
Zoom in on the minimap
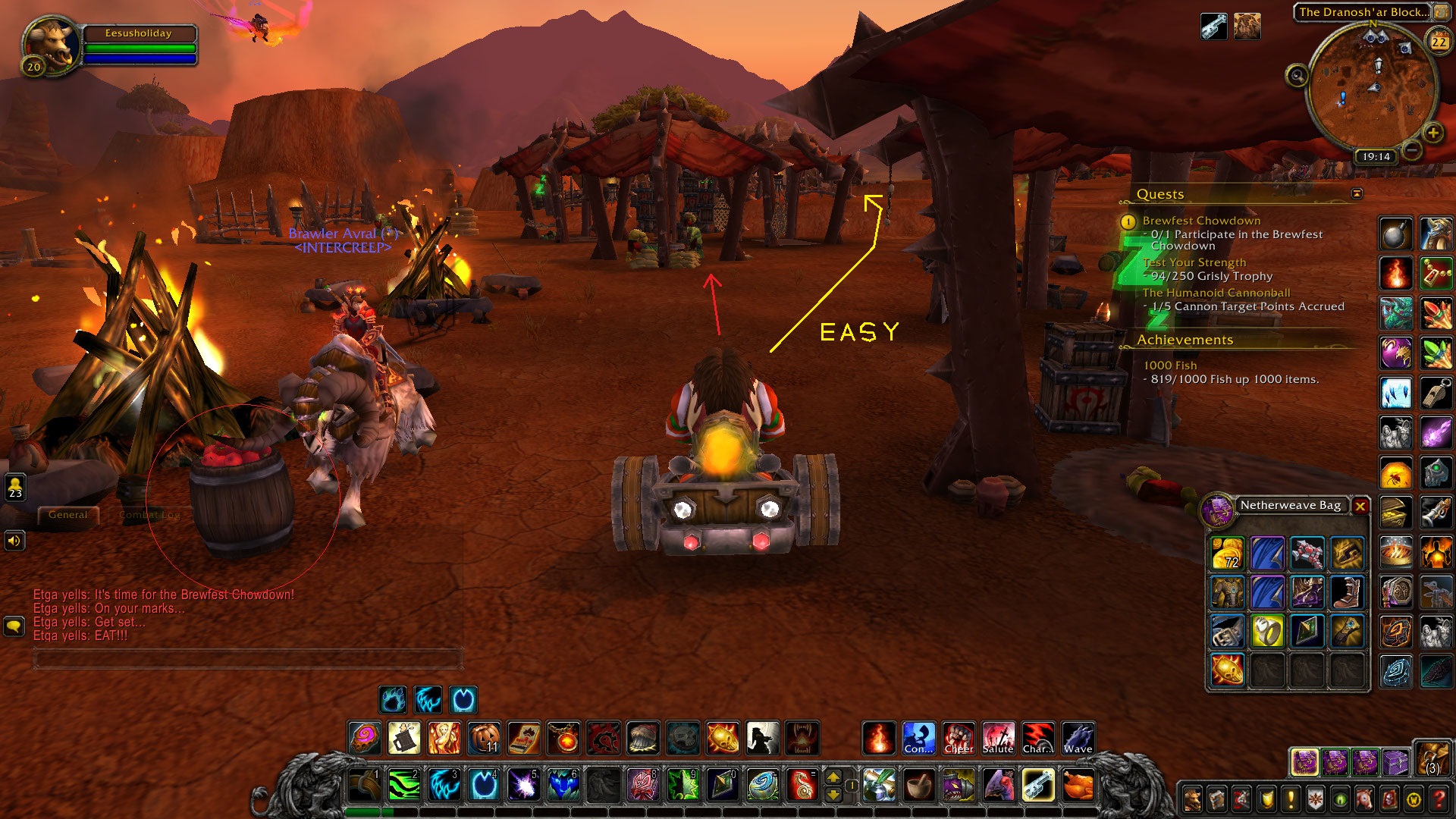pos(1432,133)
